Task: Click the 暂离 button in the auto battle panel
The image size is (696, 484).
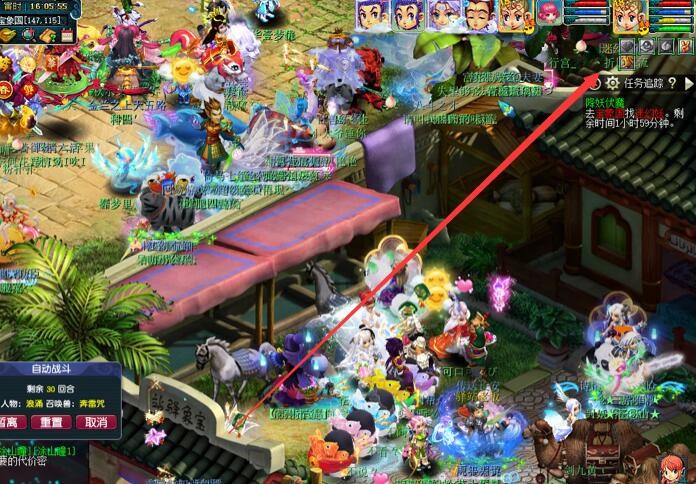Action: (x=10, y=422)
